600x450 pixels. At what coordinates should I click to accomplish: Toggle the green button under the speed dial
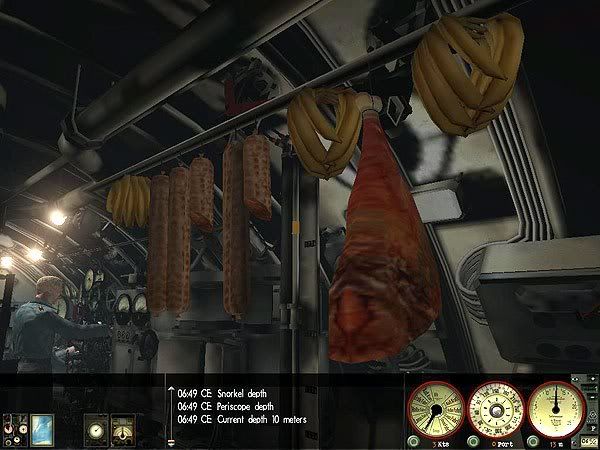tap(414, 441)
